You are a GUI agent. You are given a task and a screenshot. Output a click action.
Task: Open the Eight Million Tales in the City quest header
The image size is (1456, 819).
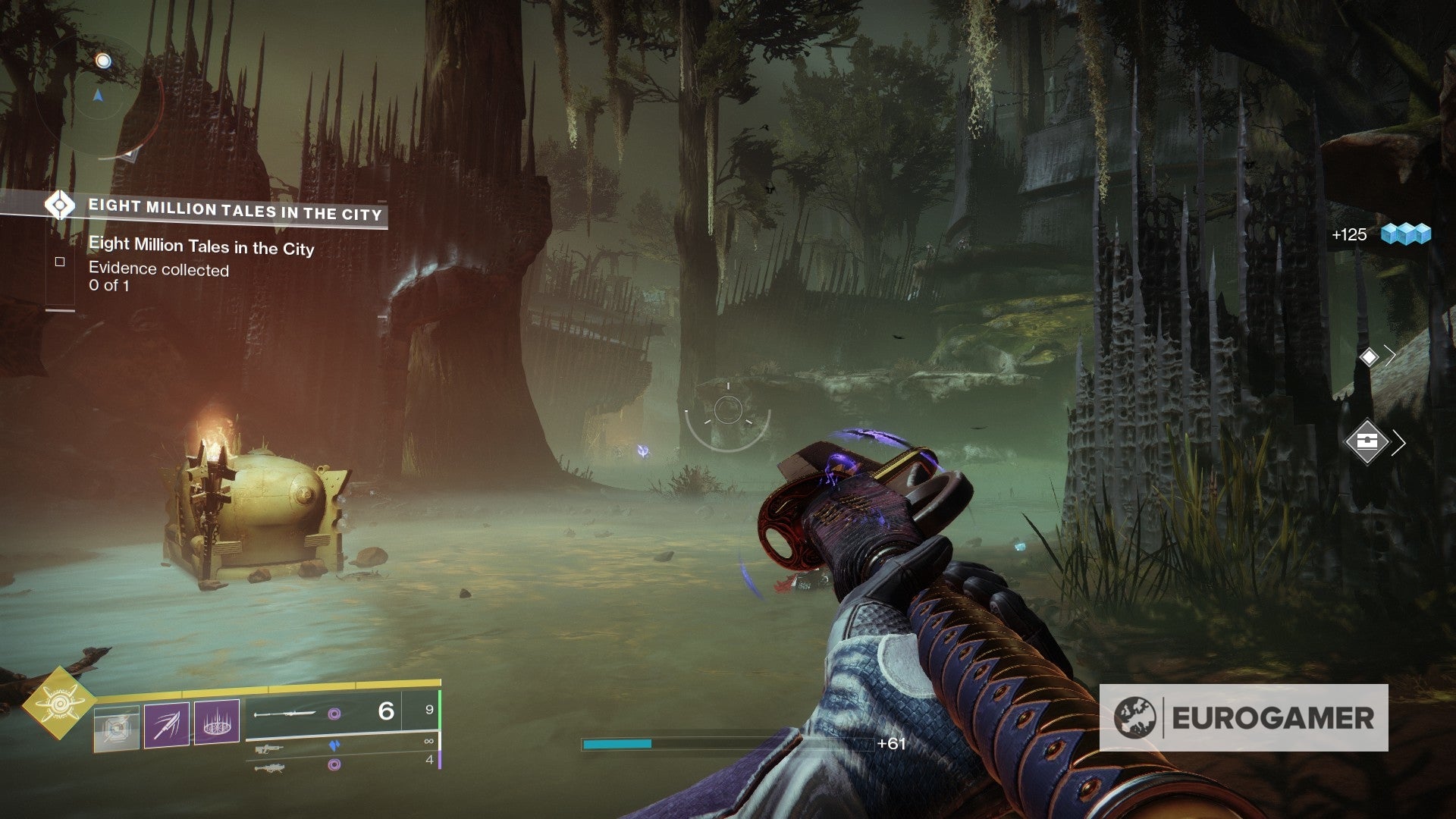(235, 209)
